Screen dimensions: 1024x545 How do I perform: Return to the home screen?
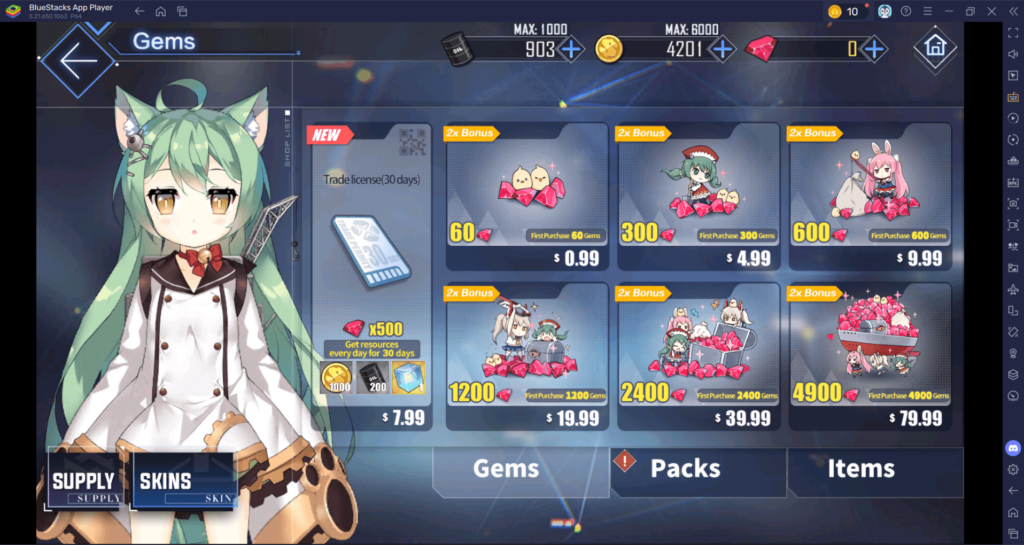935,48
